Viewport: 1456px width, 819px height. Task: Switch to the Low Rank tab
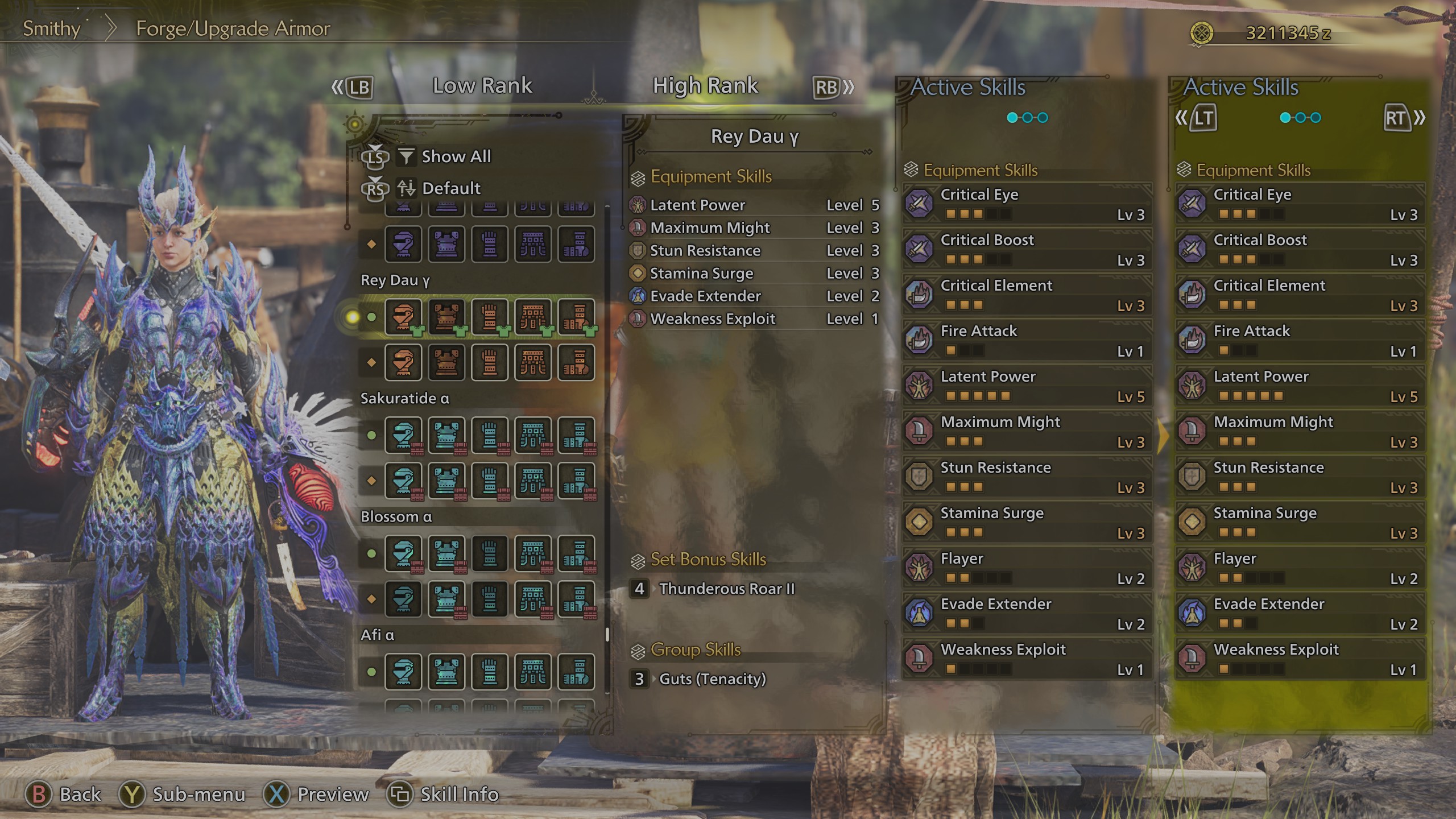482,85
